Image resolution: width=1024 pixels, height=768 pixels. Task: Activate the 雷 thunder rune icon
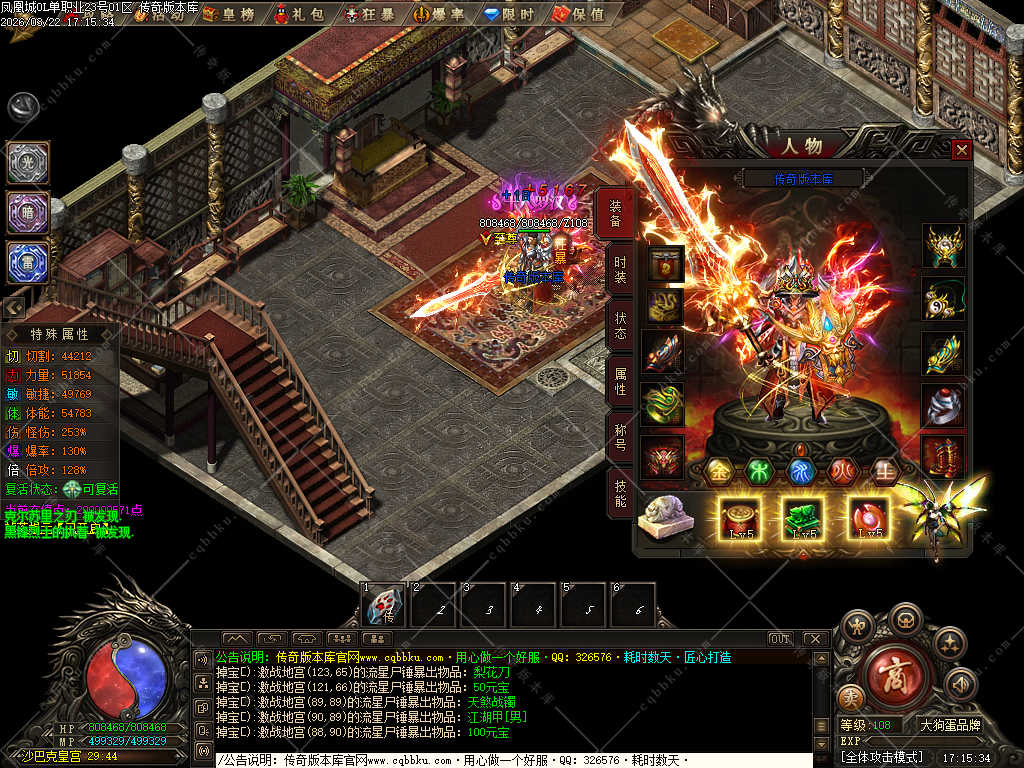point(28,261)
